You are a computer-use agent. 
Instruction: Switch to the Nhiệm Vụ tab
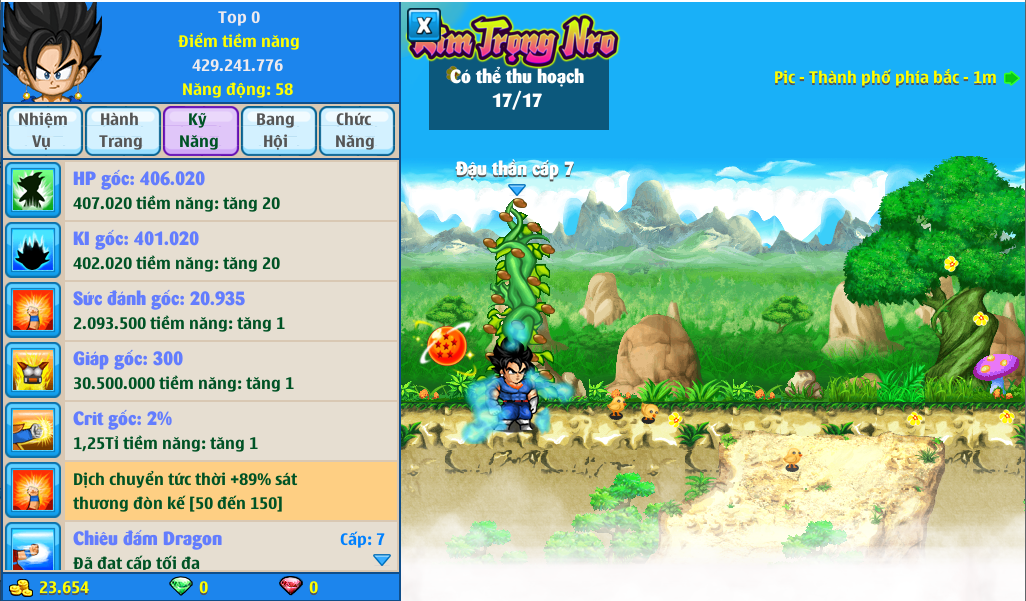point(42,131)
